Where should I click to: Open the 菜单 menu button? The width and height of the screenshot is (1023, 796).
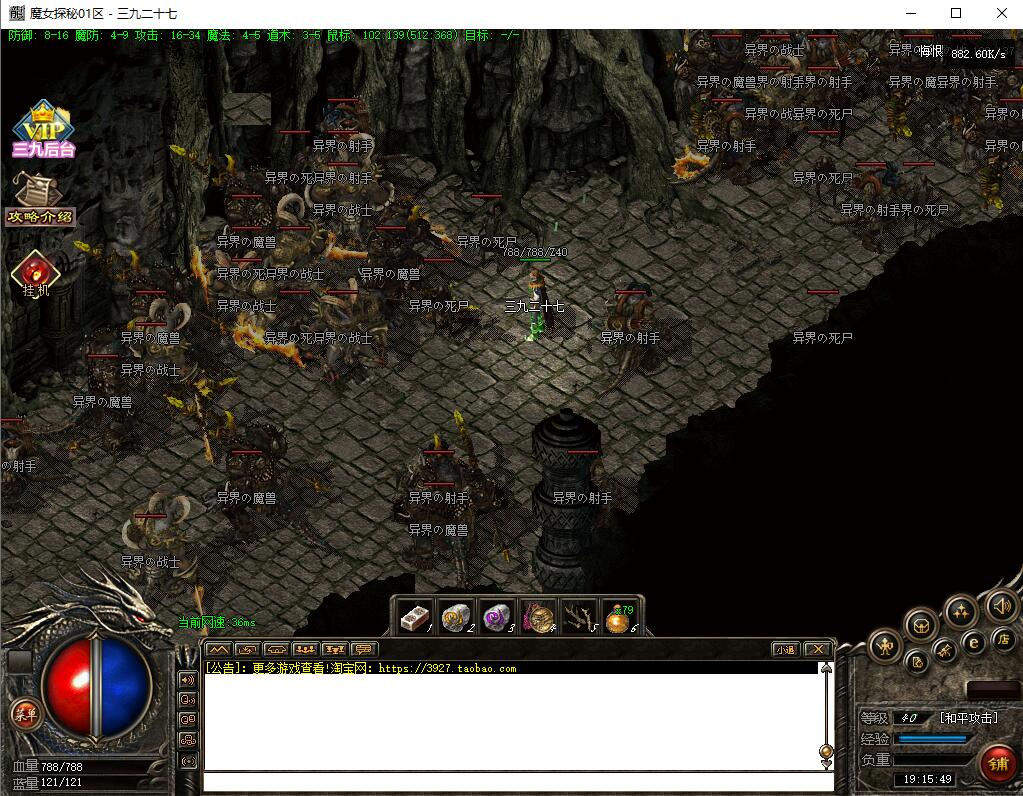coord(24,714)
